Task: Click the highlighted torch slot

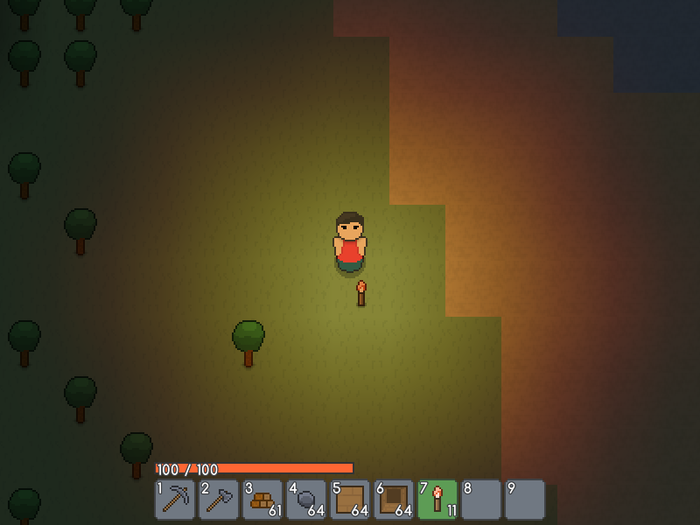Action: click(x=438, y=499)
